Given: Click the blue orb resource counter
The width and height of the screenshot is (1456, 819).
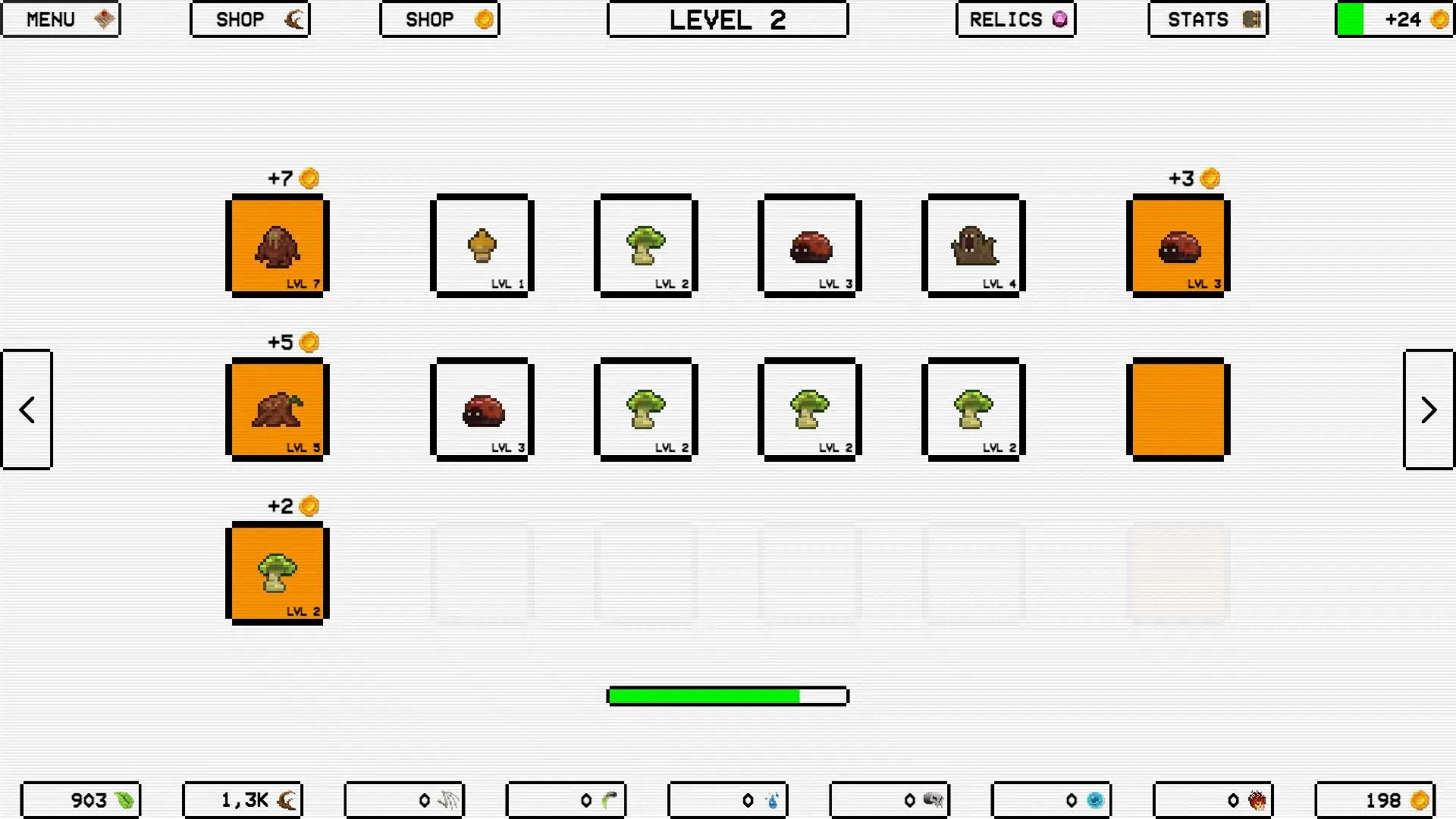Looking at the screenshot, I should (1051, 799).
